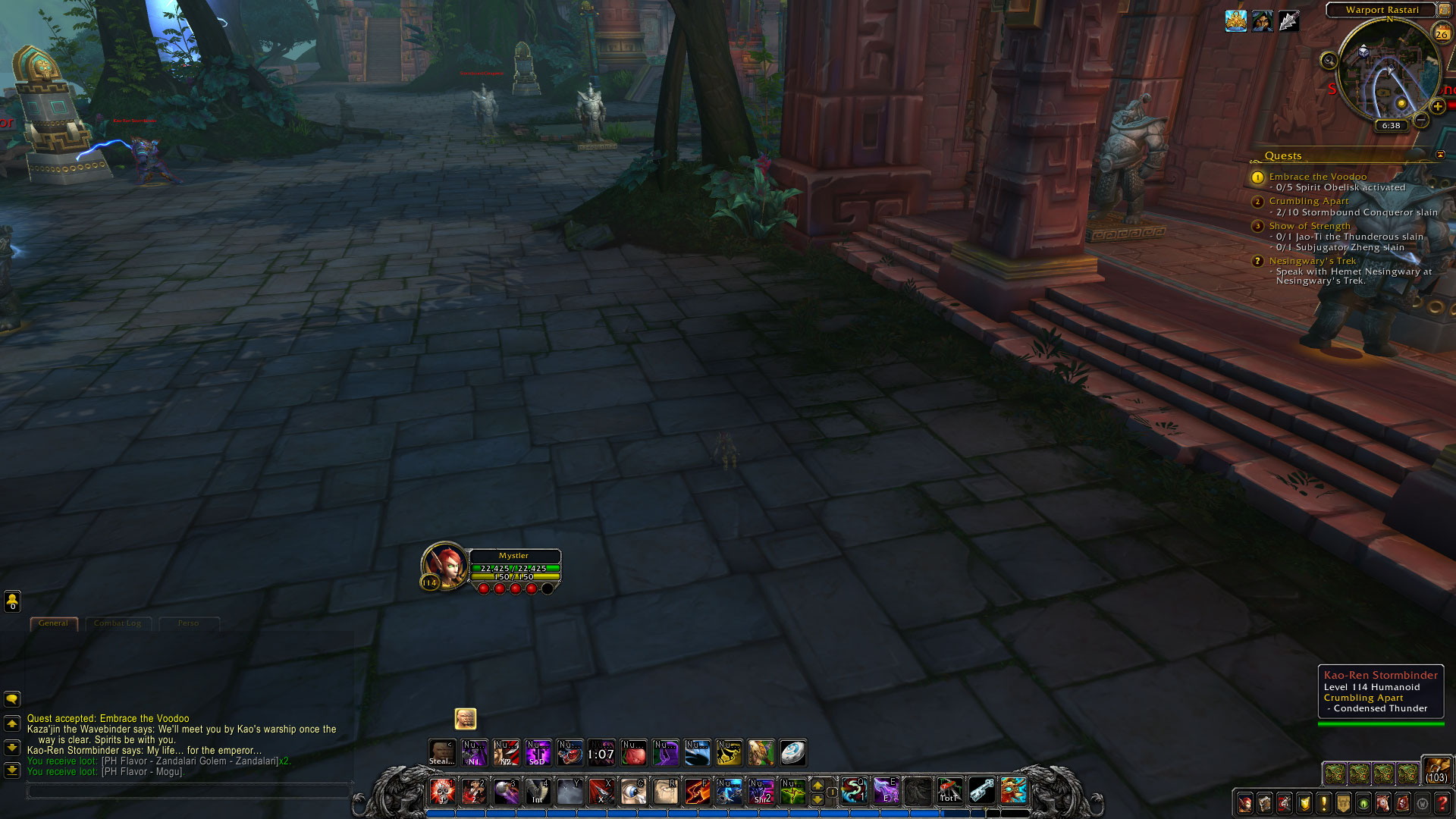The width and height of the screenshot is (1456, 819).
Task: Page up the action bar with the yellow arrow
Action: tap(817, 786)
